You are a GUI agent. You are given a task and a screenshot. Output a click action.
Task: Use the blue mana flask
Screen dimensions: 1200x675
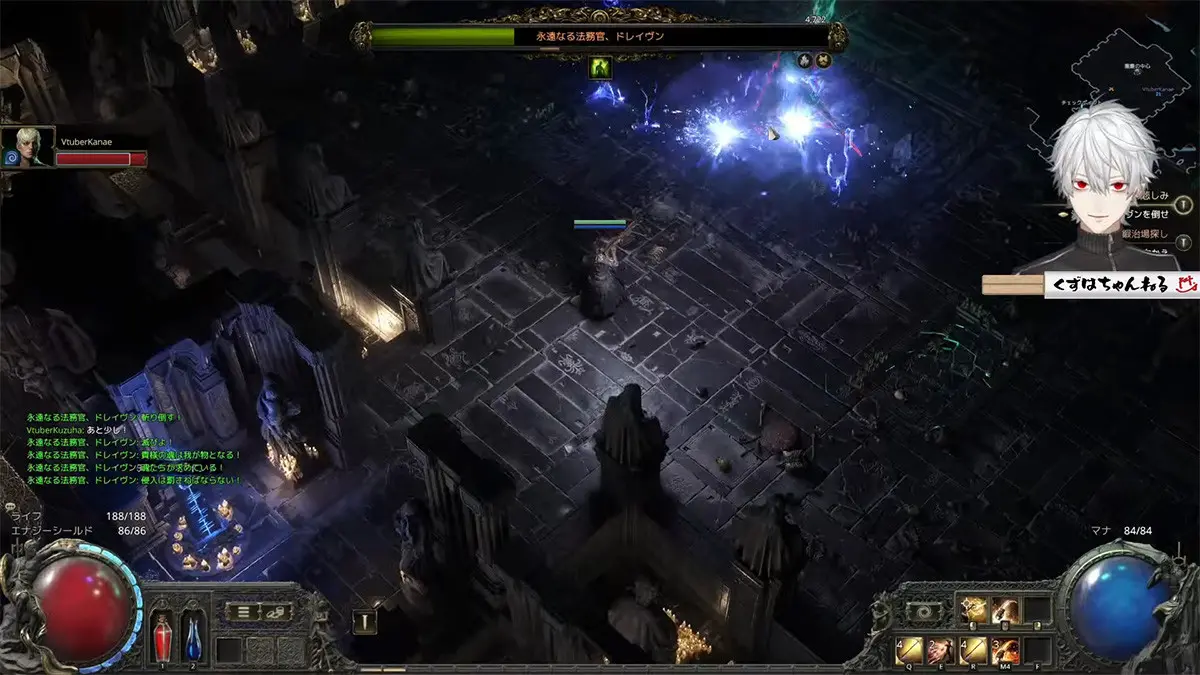point(193,636)
